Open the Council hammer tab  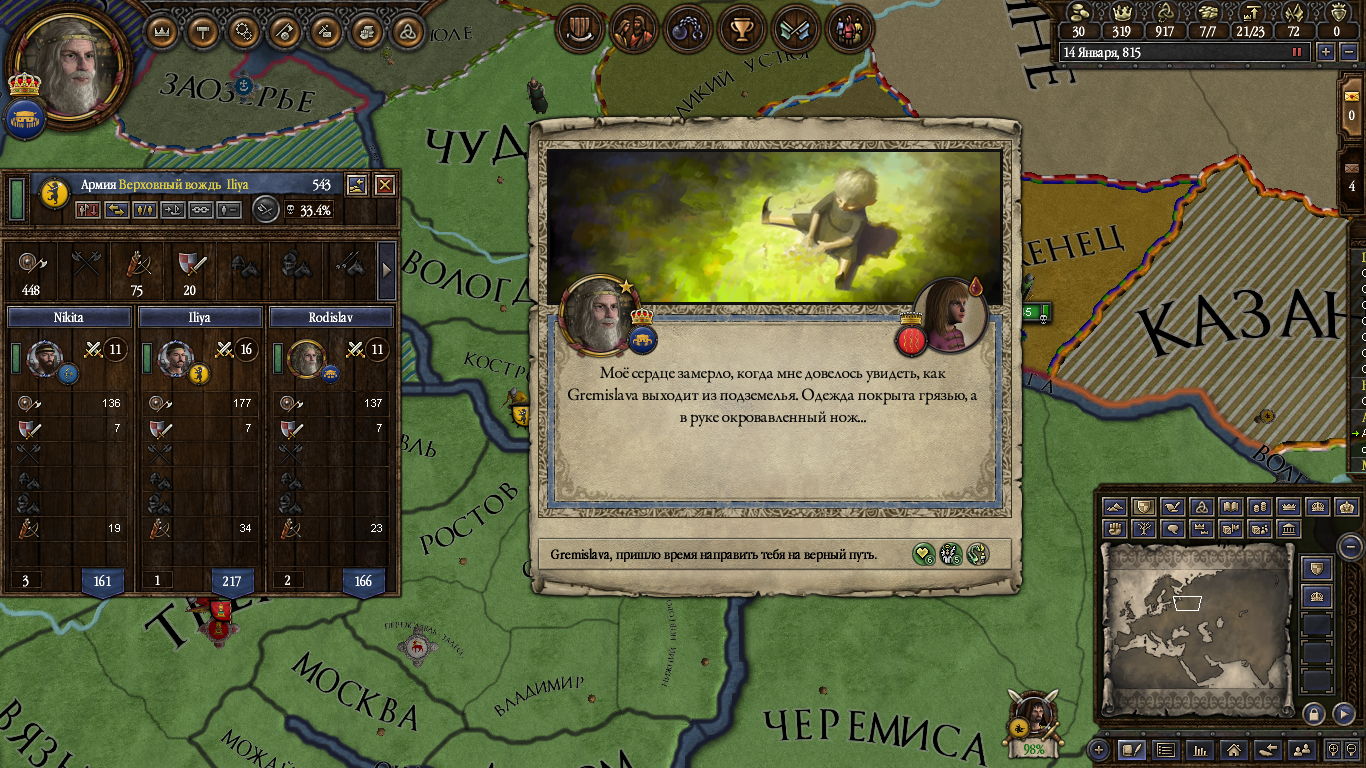pyautogui.click(x=203, y=31)
